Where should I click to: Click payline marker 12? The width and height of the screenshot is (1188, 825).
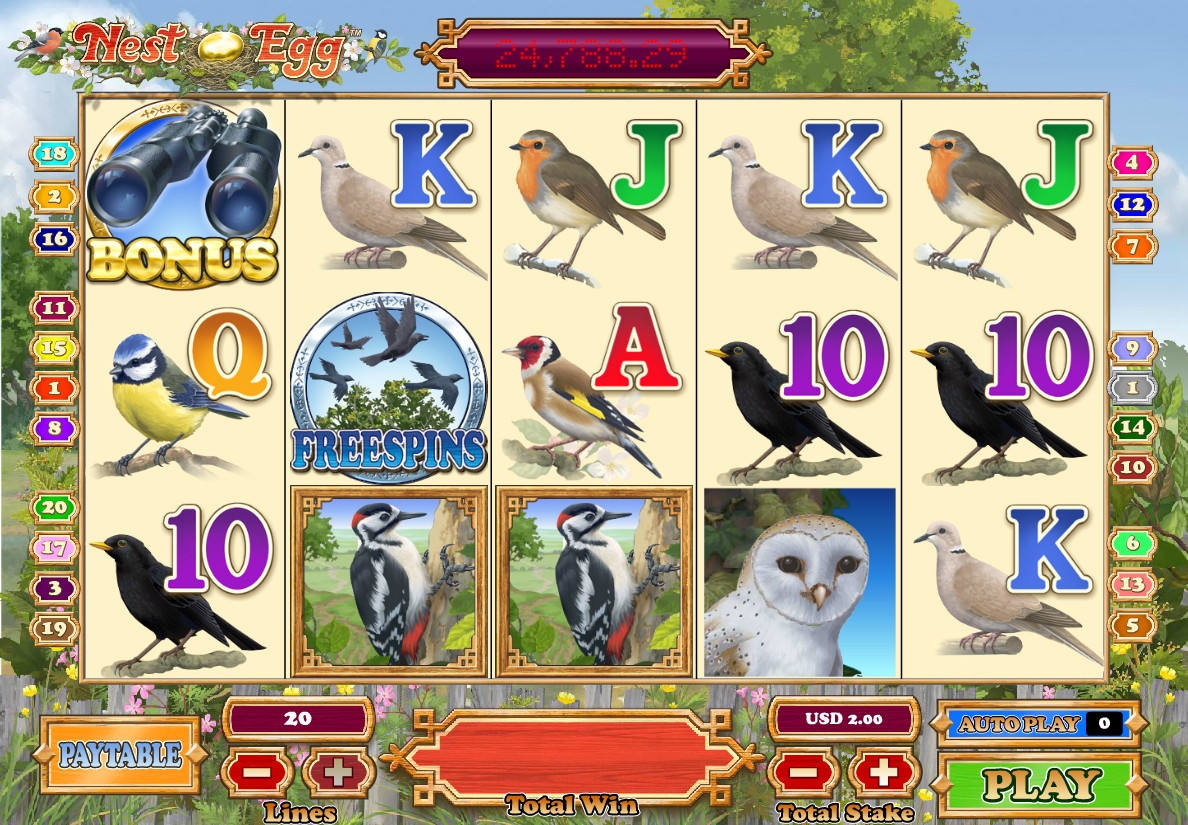coord(1132,205)
